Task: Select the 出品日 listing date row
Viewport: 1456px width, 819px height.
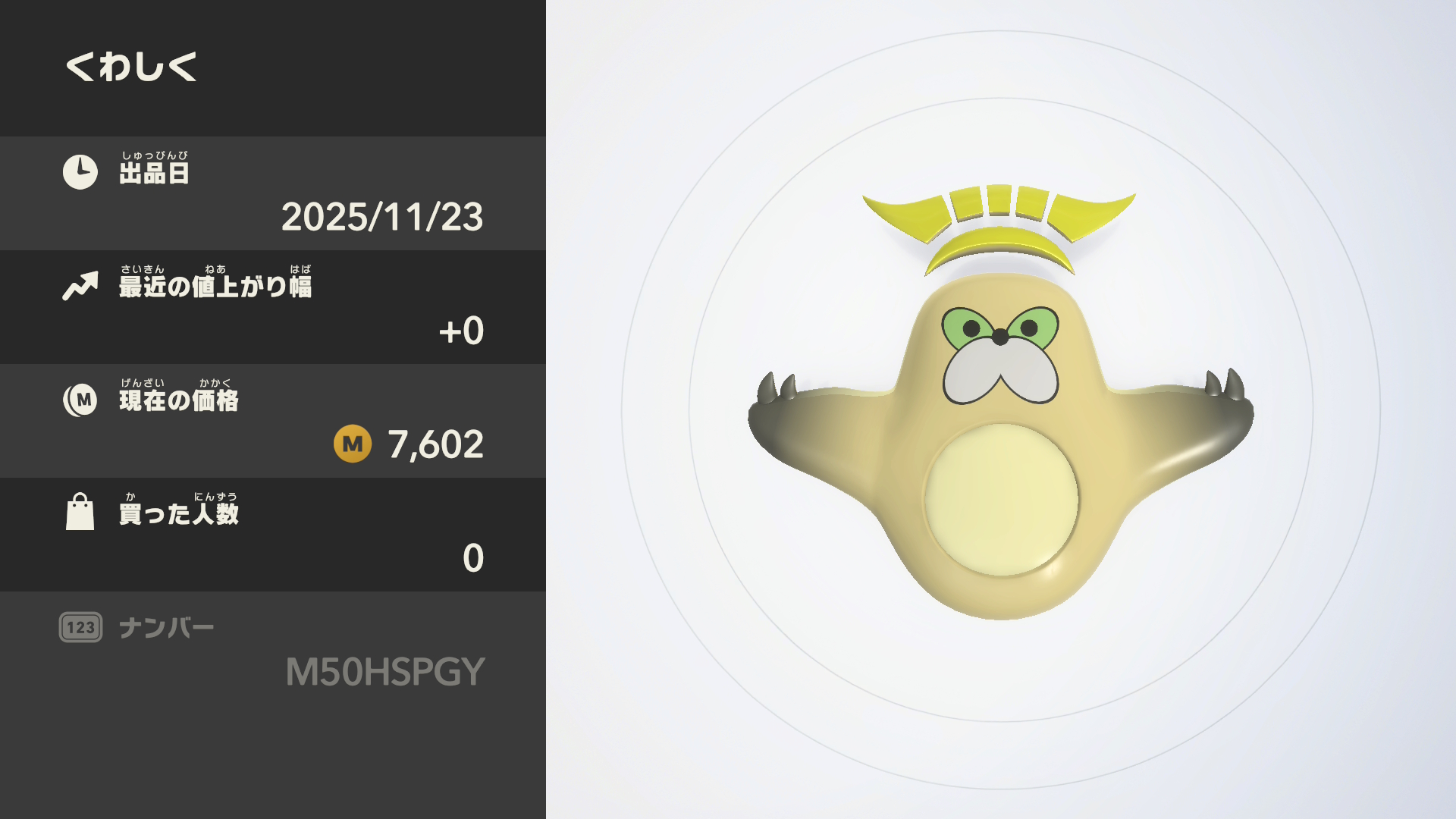Action: [x=273, y=193]
